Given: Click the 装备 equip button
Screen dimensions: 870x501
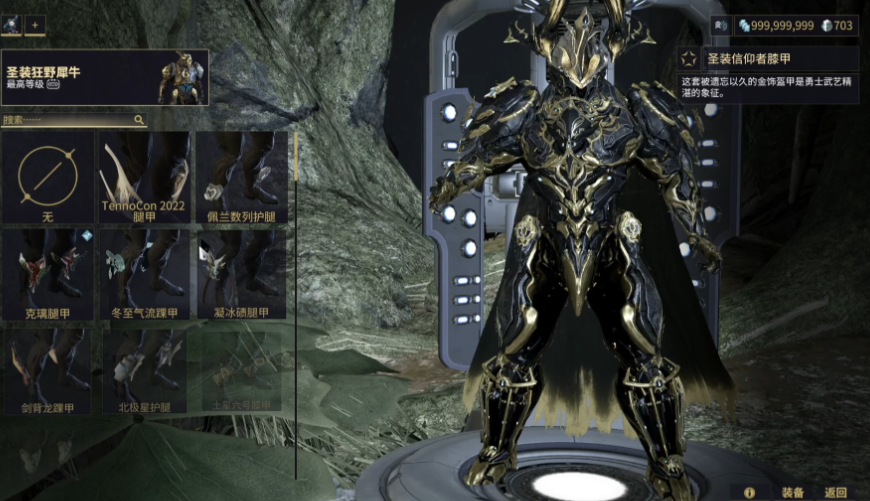Looking at the screenshot, I should pyautogui.click(x=793, y=491).
